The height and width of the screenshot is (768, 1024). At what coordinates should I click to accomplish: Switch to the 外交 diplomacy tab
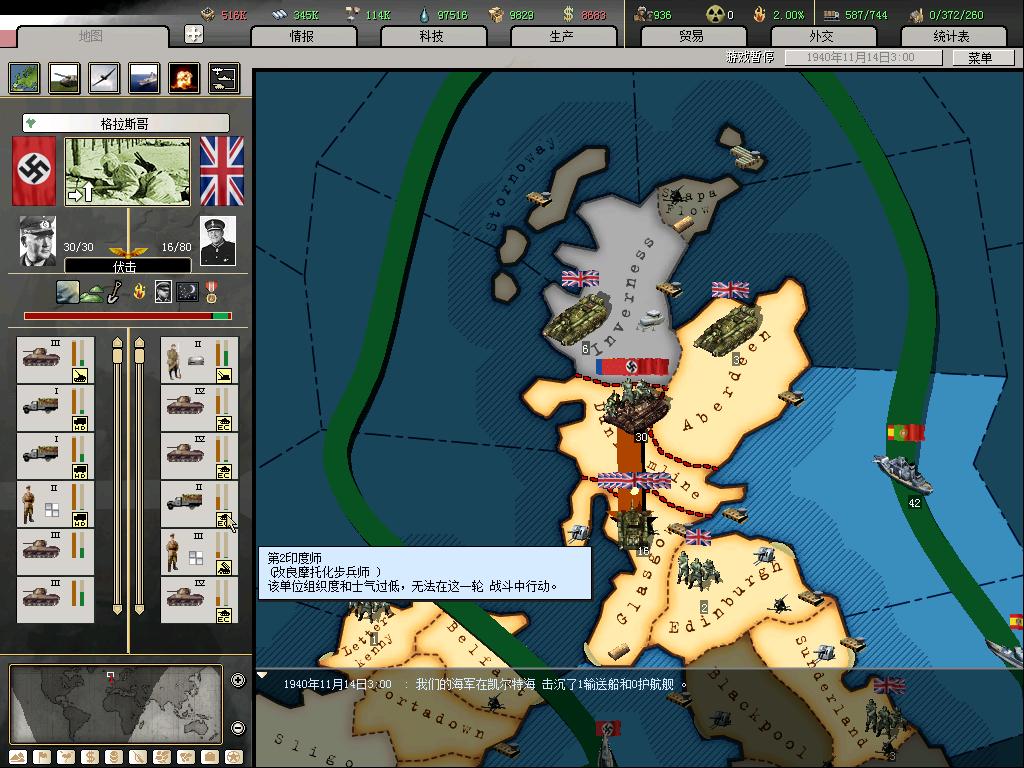(x=821, y=36)
